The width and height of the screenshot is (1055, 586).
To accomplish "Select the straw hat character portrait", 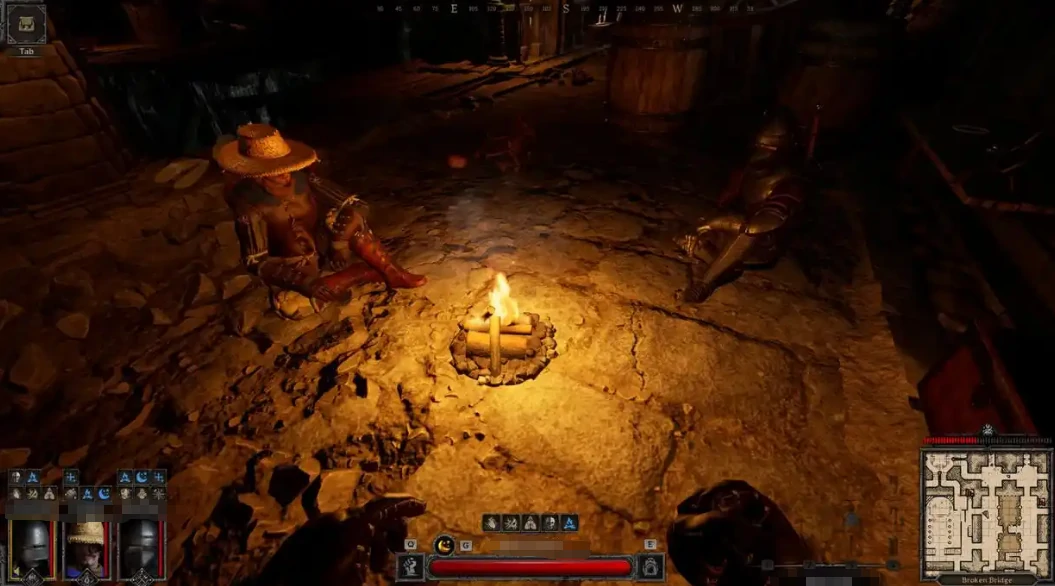I will coord(86,548).
